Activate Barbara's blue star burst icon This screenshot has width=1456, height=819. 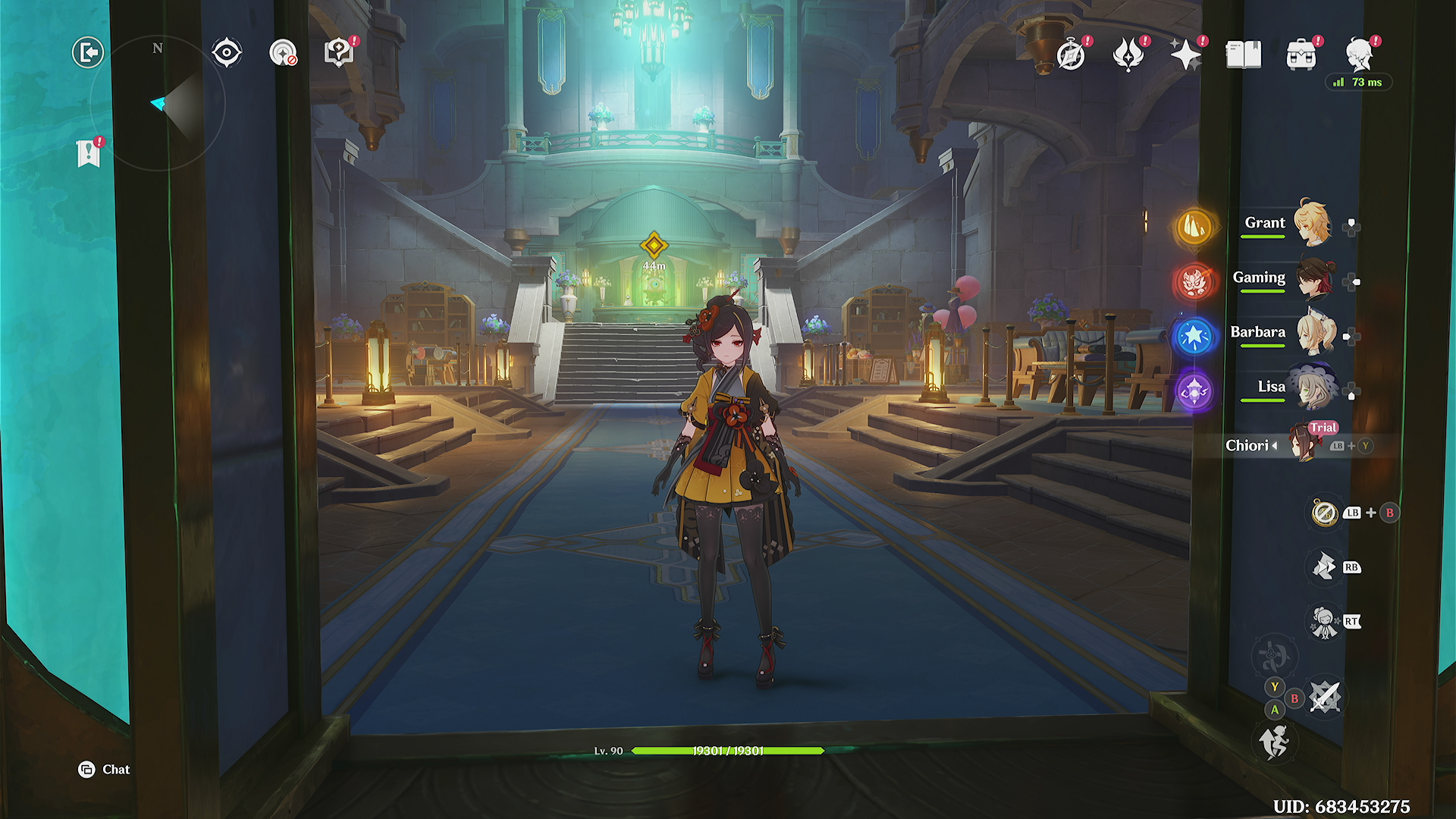(1194, 336)
